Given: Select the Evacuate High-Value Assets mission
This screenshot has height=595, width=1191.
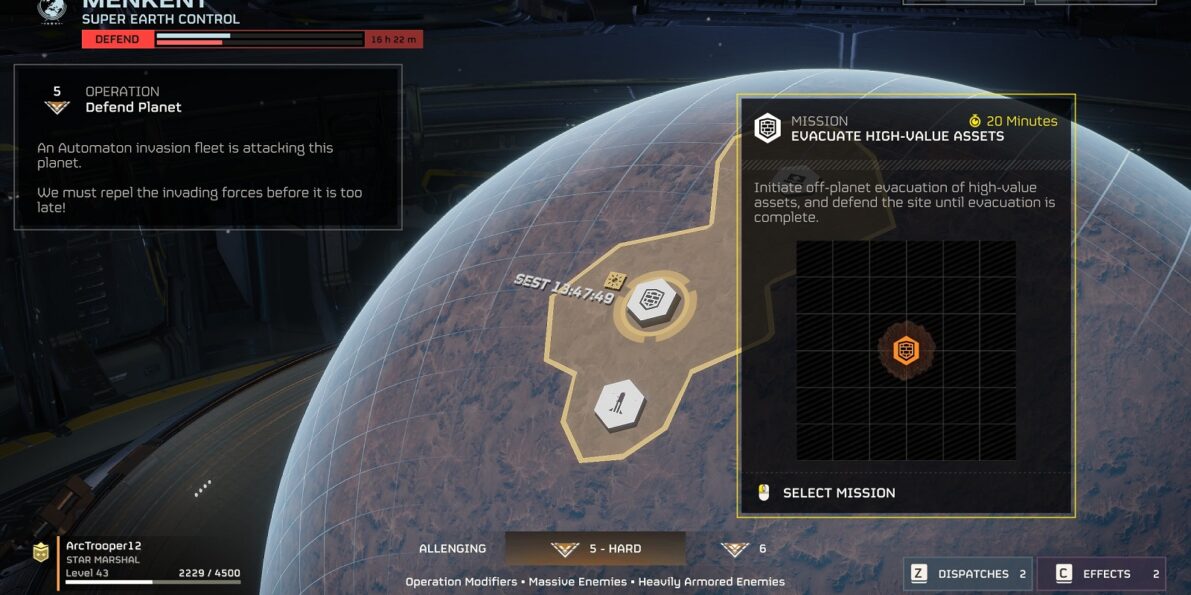Looking at the screenshot, I should click(838, 493).
